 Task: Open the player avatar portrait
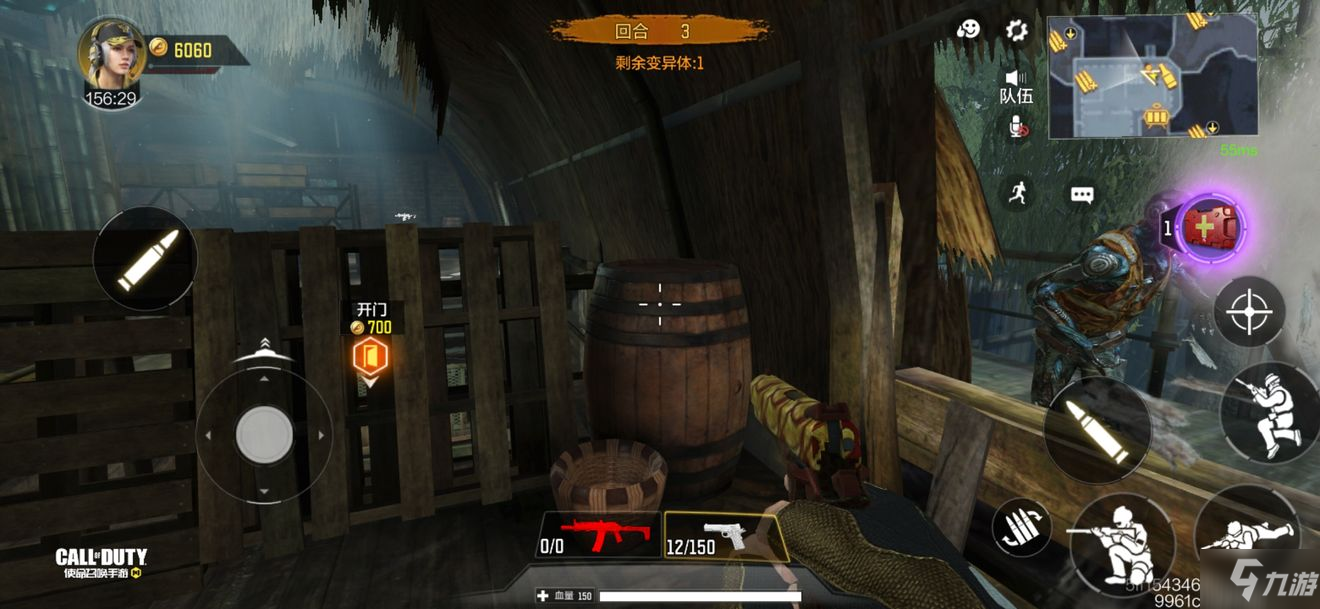click(112, 54)
